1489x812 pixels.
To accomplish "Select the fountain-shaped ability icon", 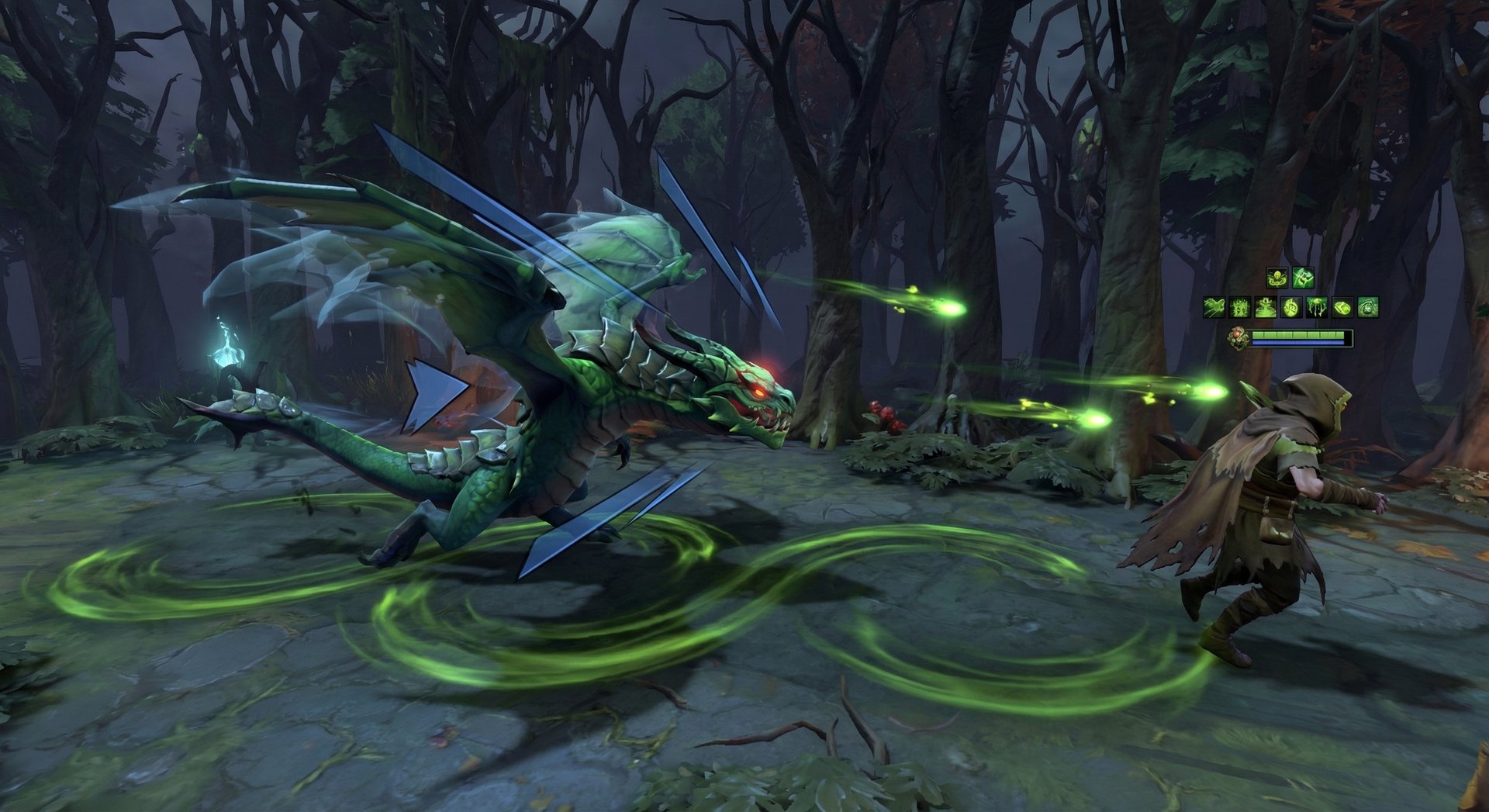I will pos(1266,307).
